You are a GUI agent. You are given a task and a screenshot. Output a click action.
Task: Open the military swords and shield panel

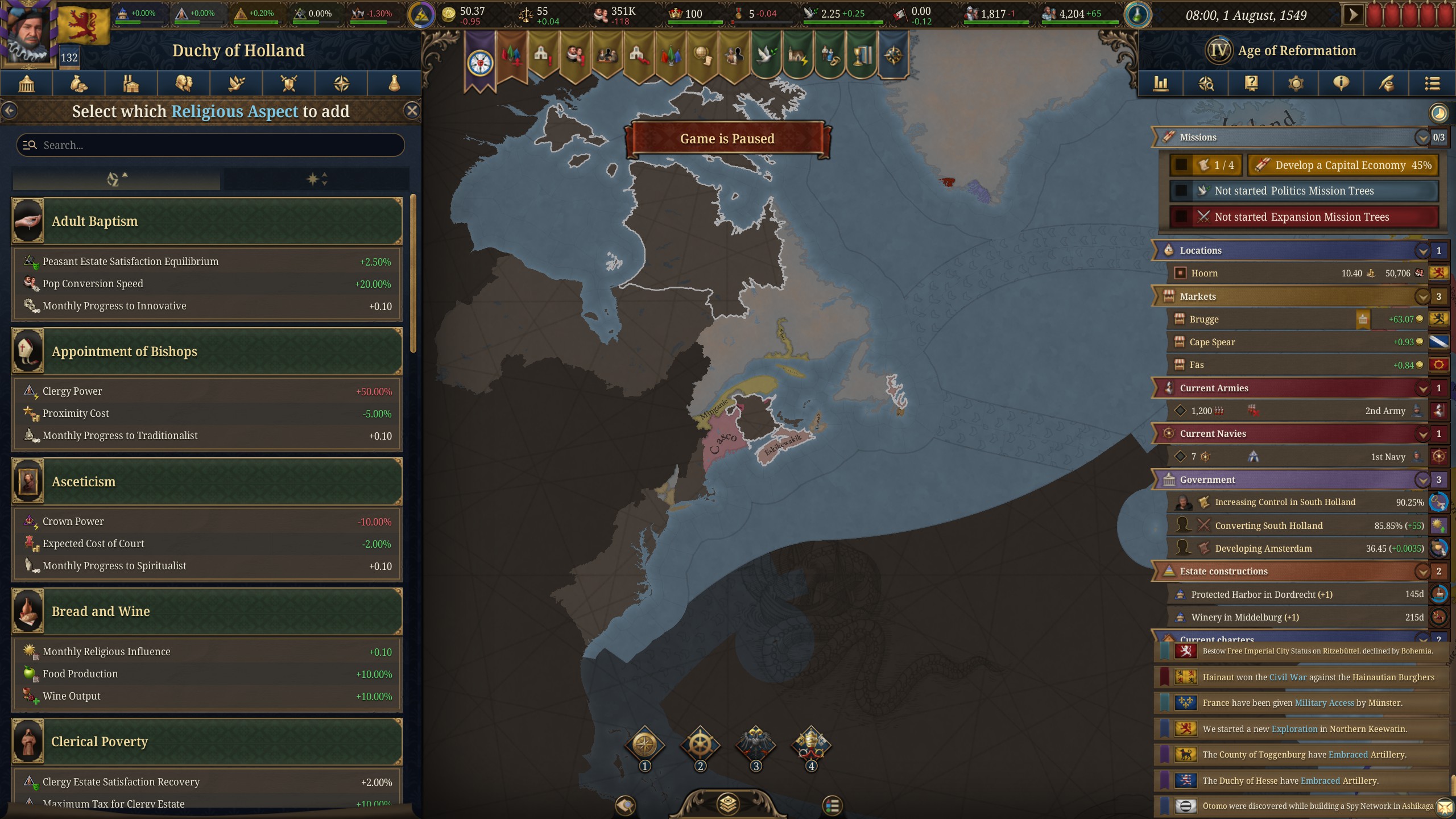(x=288, y=83)
